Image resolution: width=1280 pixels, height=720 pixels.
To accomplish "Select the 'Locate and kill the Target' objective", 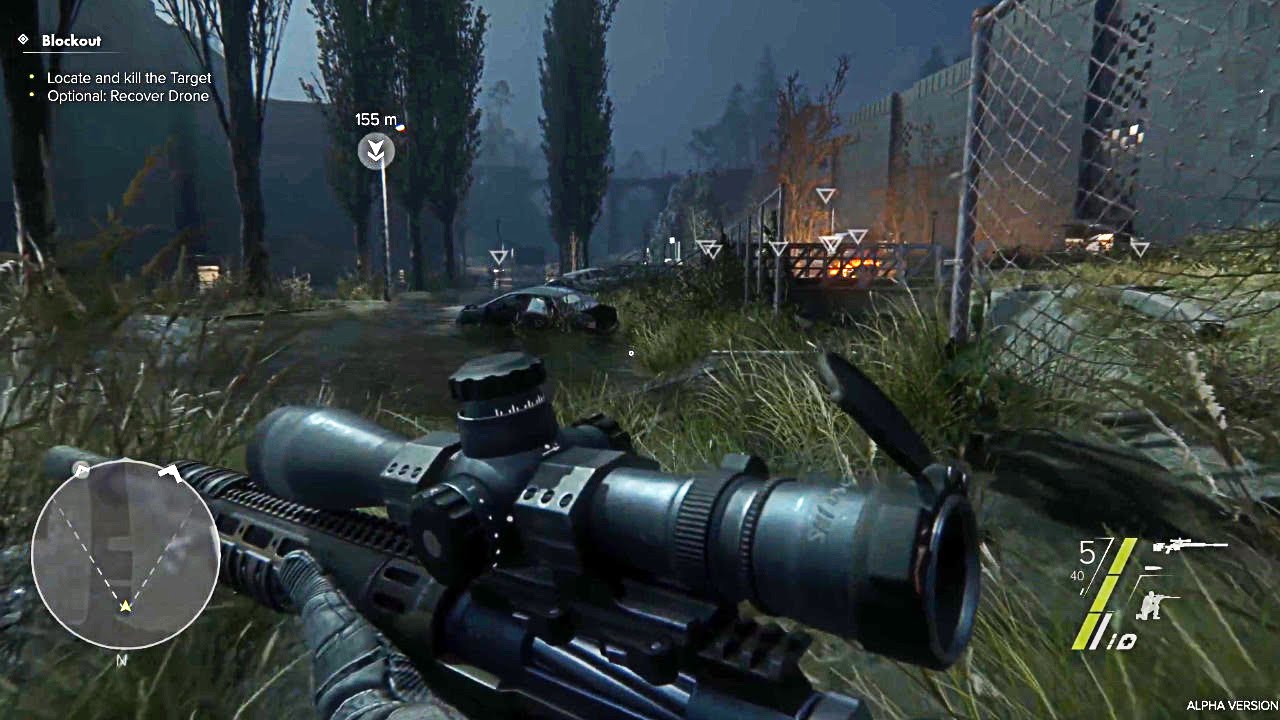I will (129, 78).
